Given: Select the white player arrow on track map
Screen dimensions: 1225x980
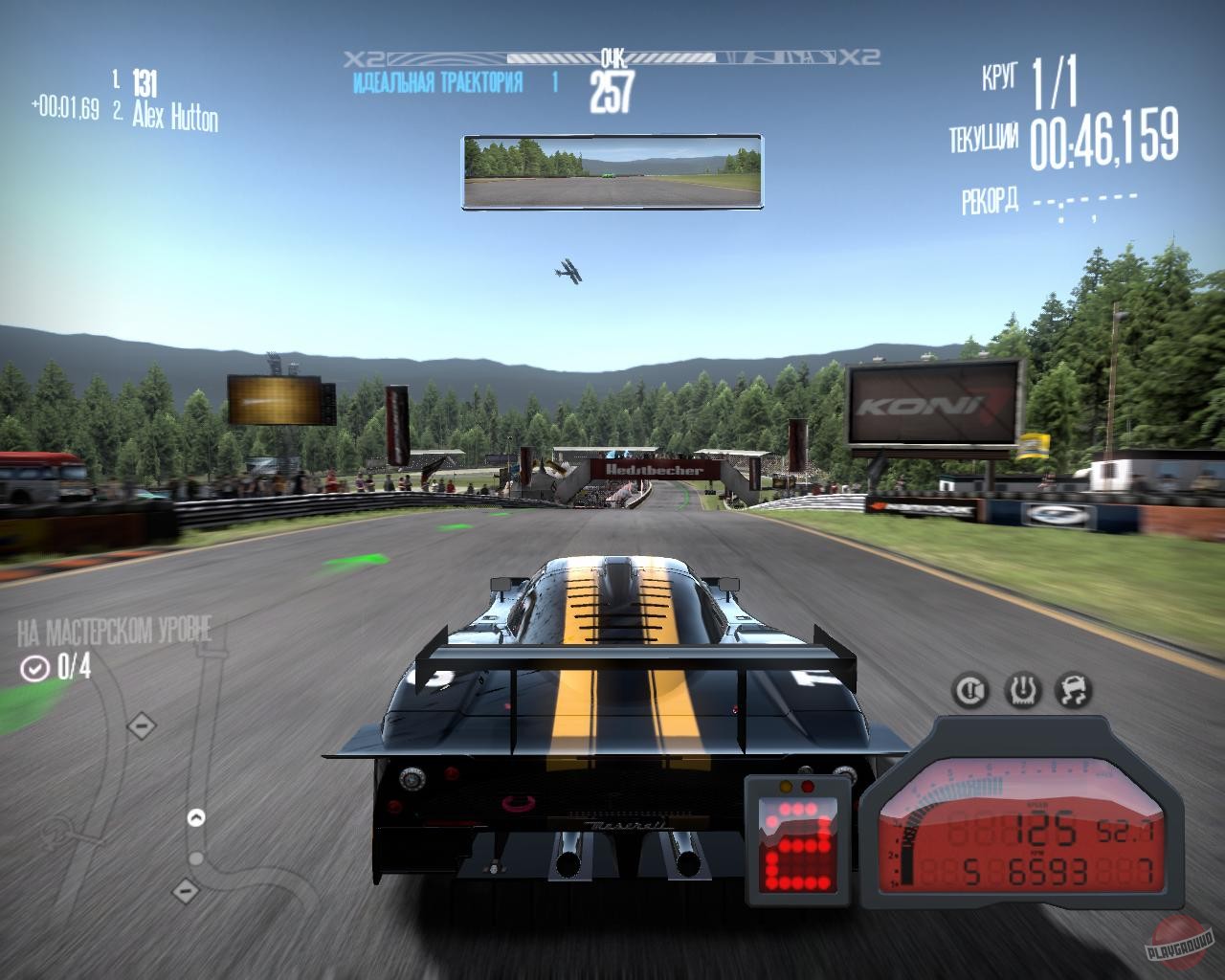Looking at the screenshot, I should tap(196, 817).
